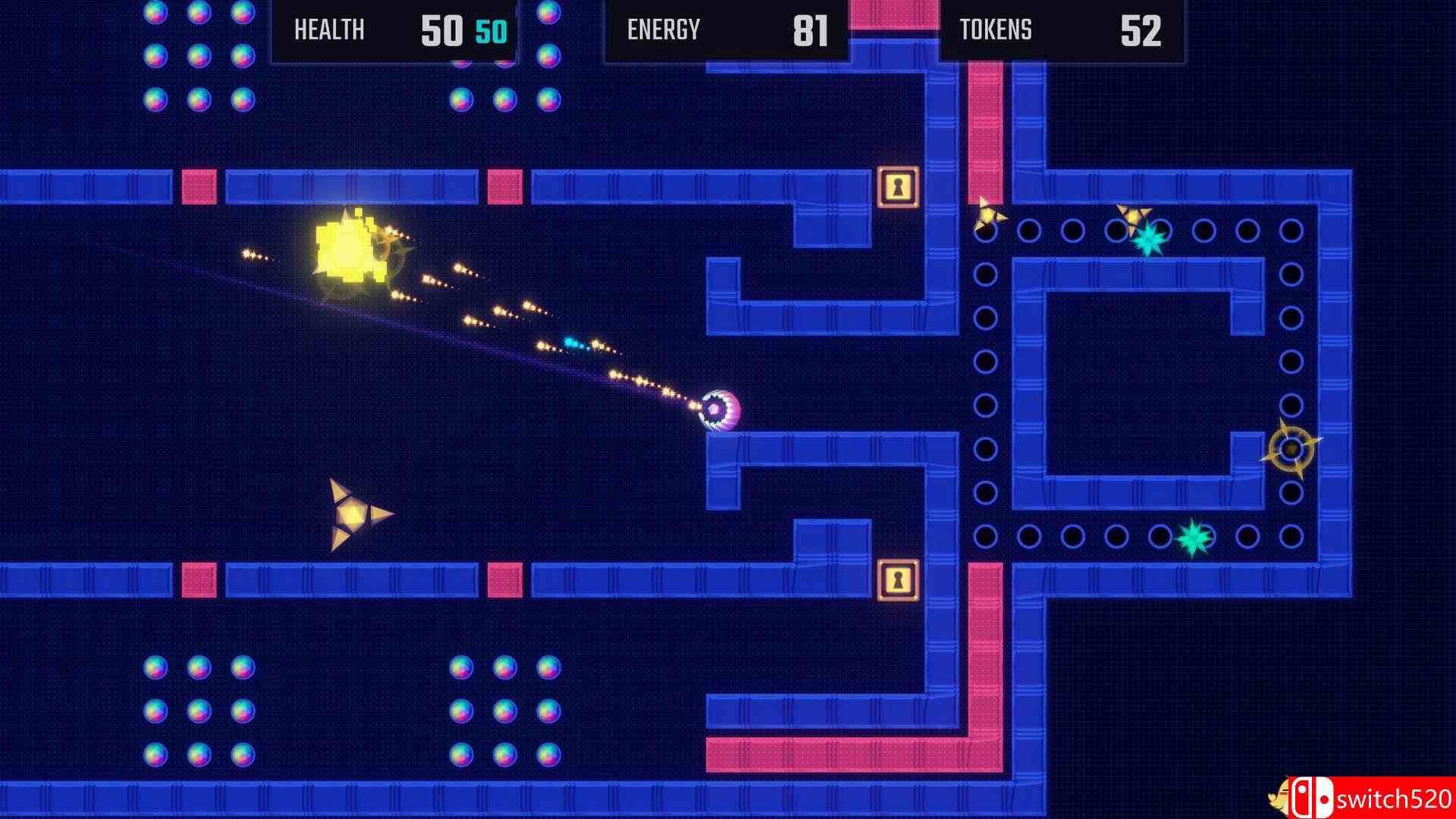1456x819 pixels.
Task: Expand the Health panel showing 50
Action: click(391, 30)
